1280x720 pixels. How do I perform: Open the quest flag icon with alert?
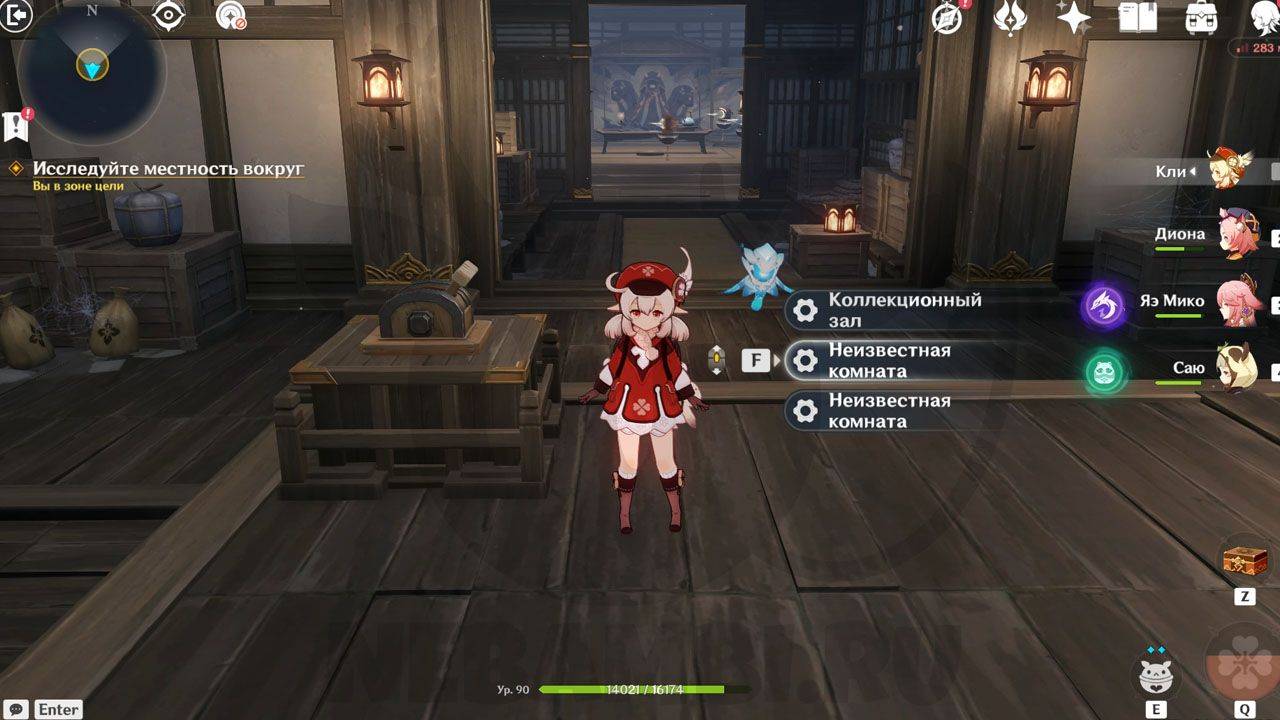pos(16,125)
